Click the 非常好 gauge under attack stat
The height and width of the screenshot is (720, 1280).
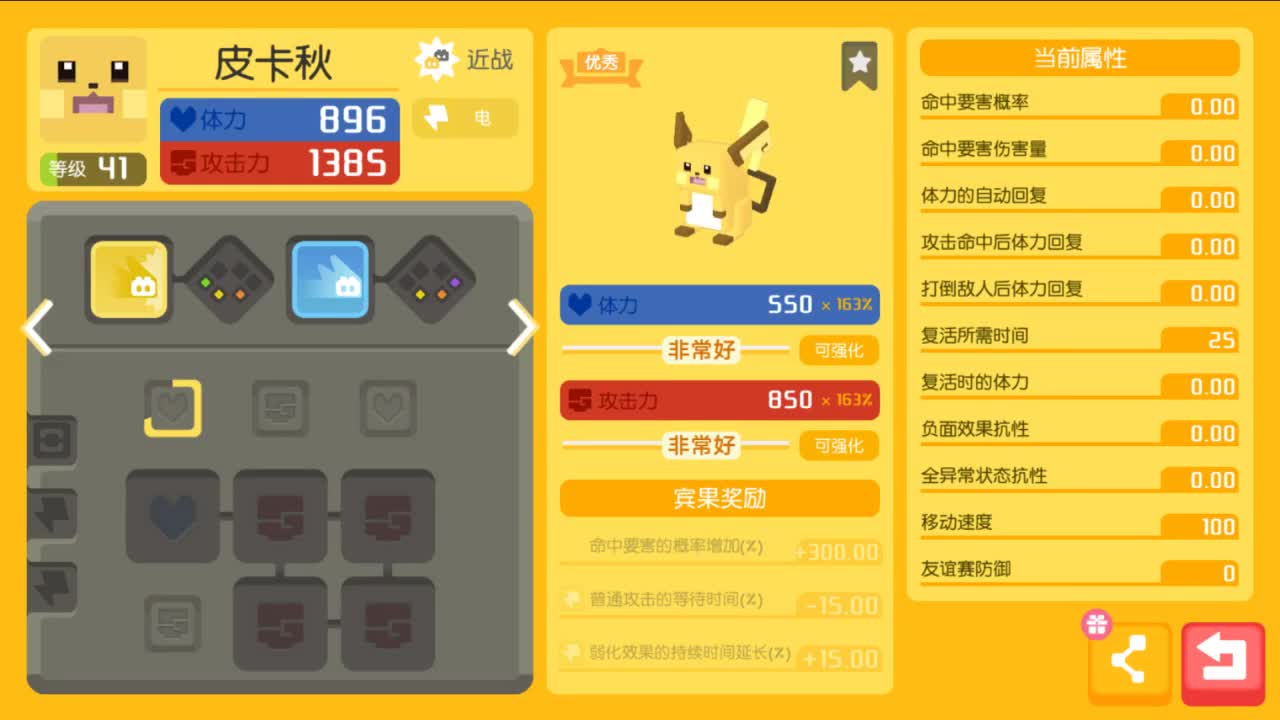coord(700,446)
